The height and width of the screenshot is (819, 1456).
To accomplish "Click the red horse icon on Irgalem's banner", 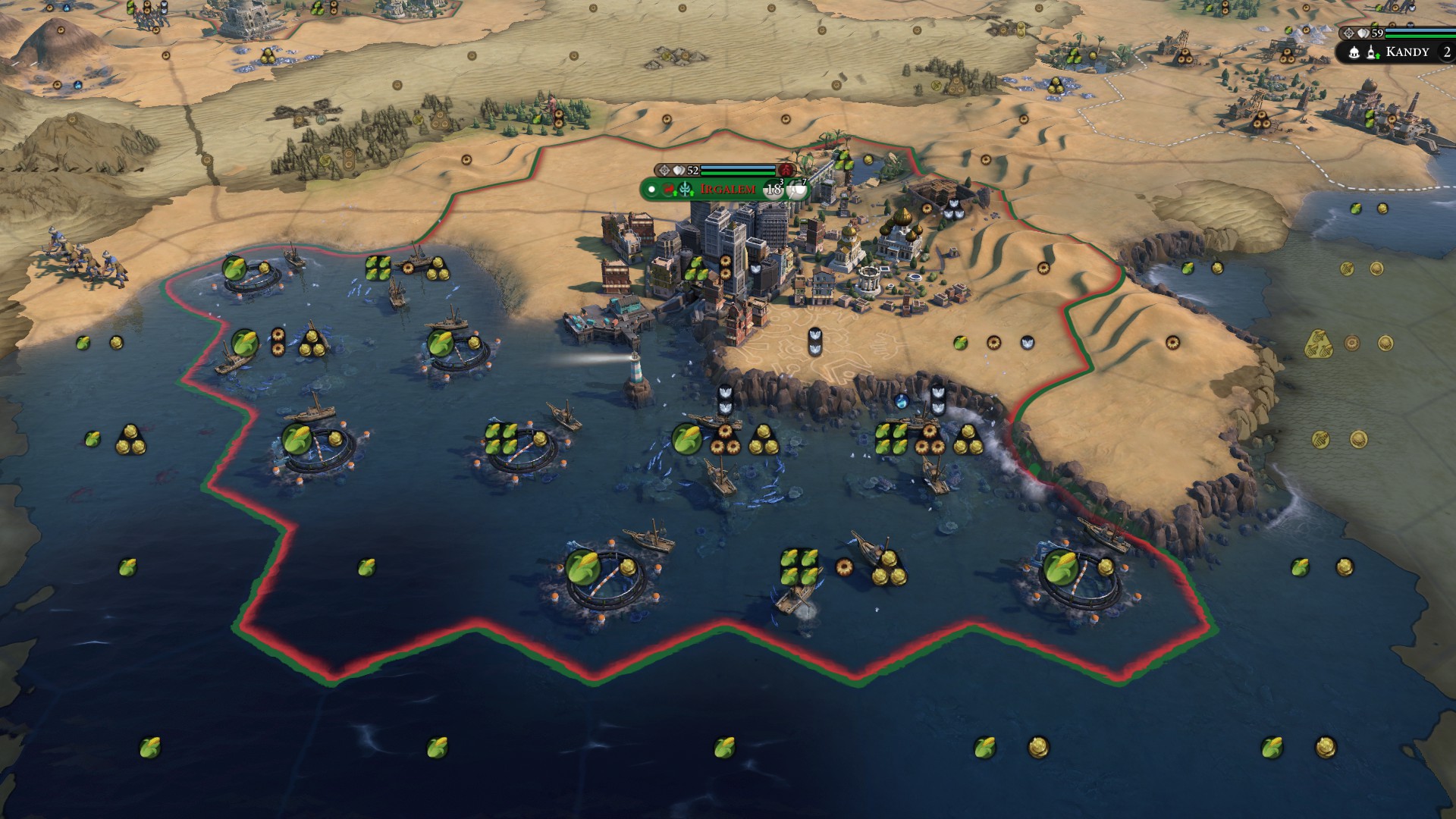I will point(669,190).
